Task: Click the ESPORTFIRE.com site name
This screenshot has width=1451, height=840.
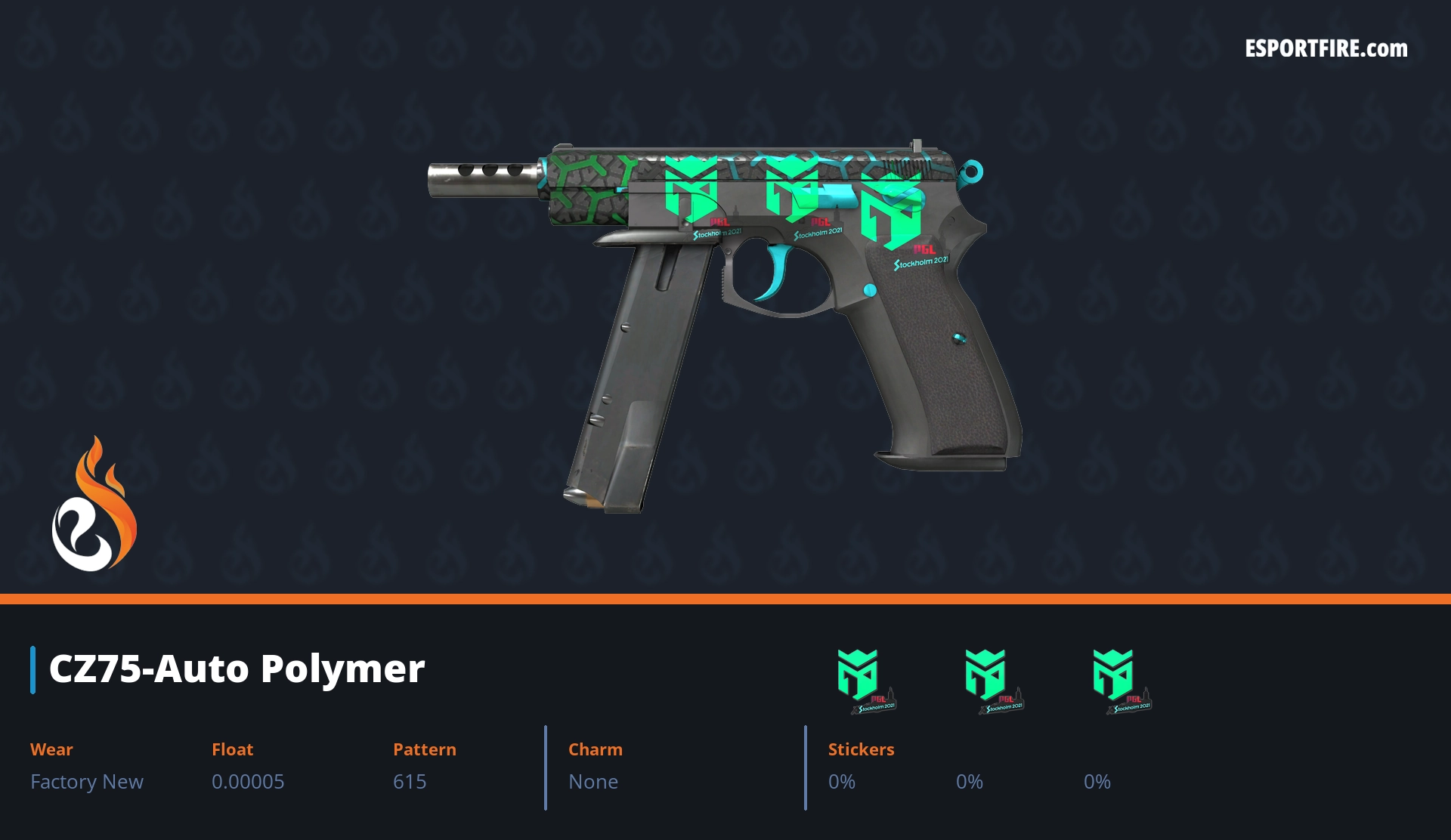Action: [1326, 49]
